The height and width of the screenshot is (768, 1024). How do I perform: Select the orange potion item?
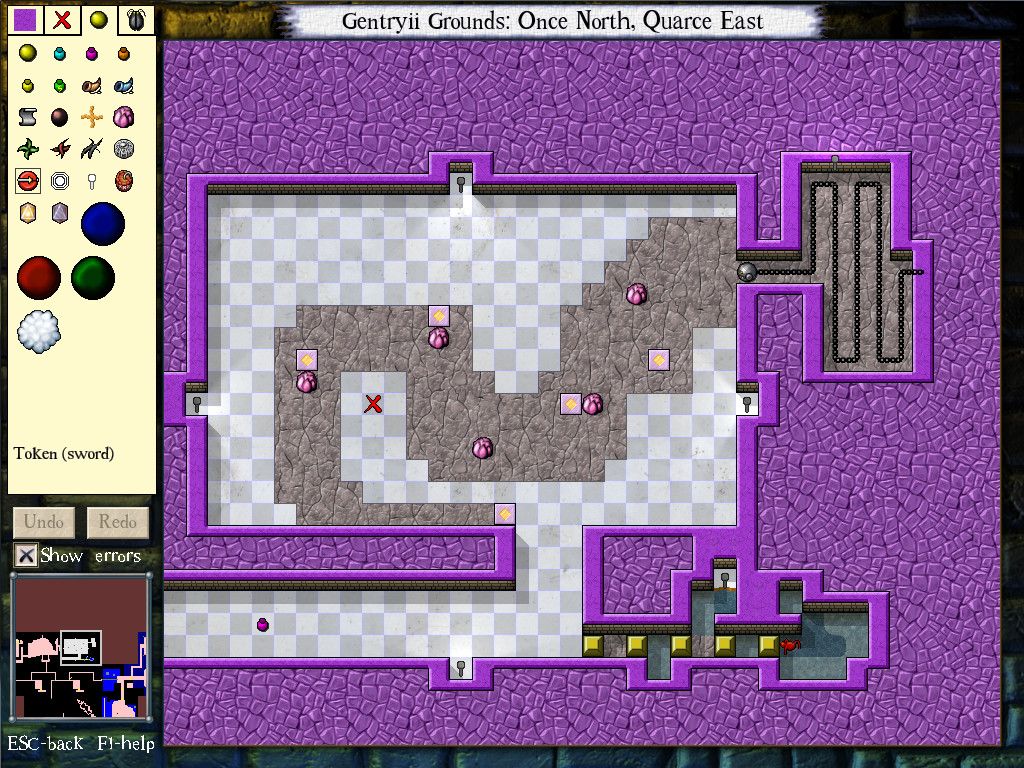tap(124, 53)
